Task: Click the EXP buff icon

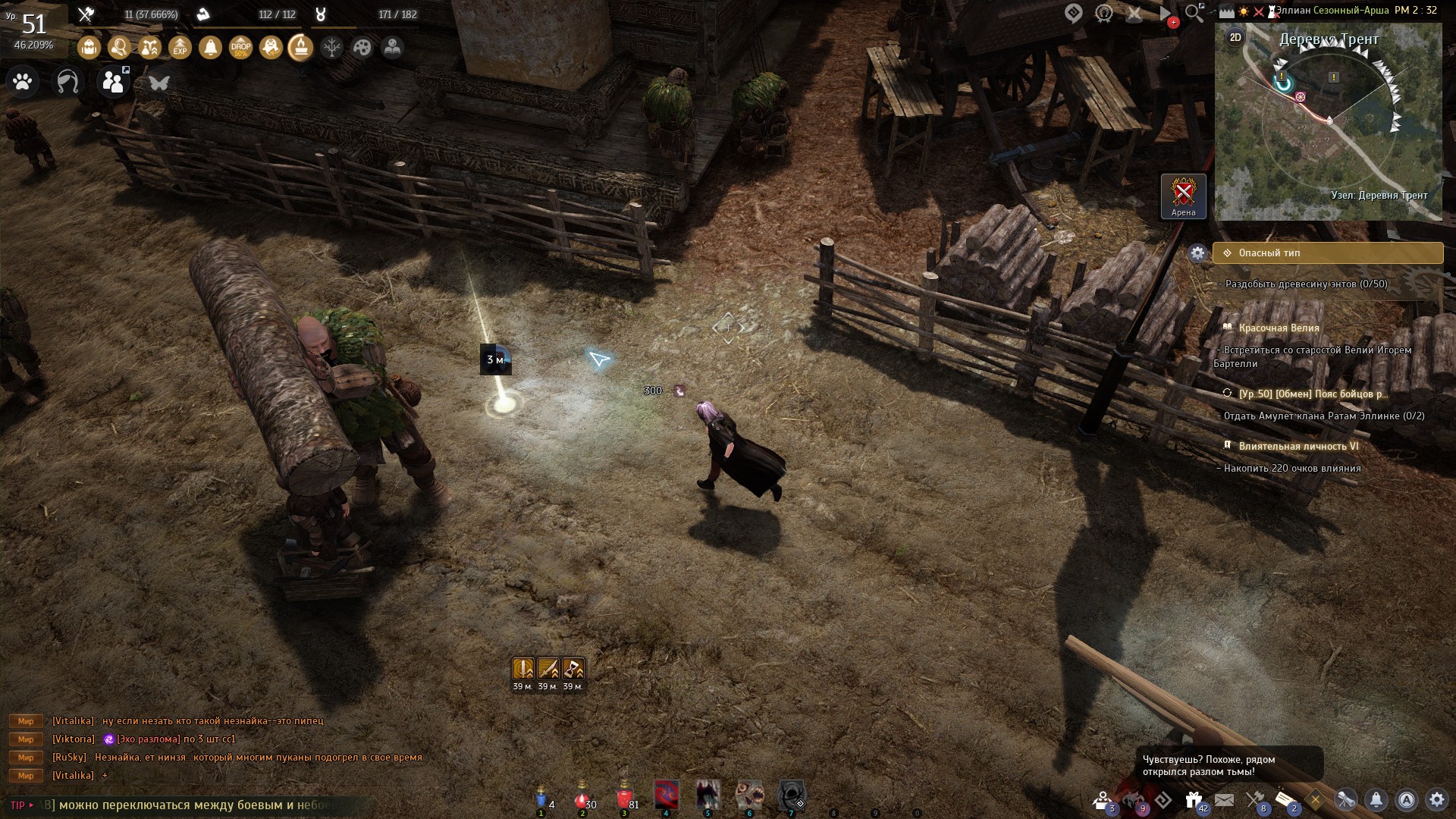Action: 180,48
